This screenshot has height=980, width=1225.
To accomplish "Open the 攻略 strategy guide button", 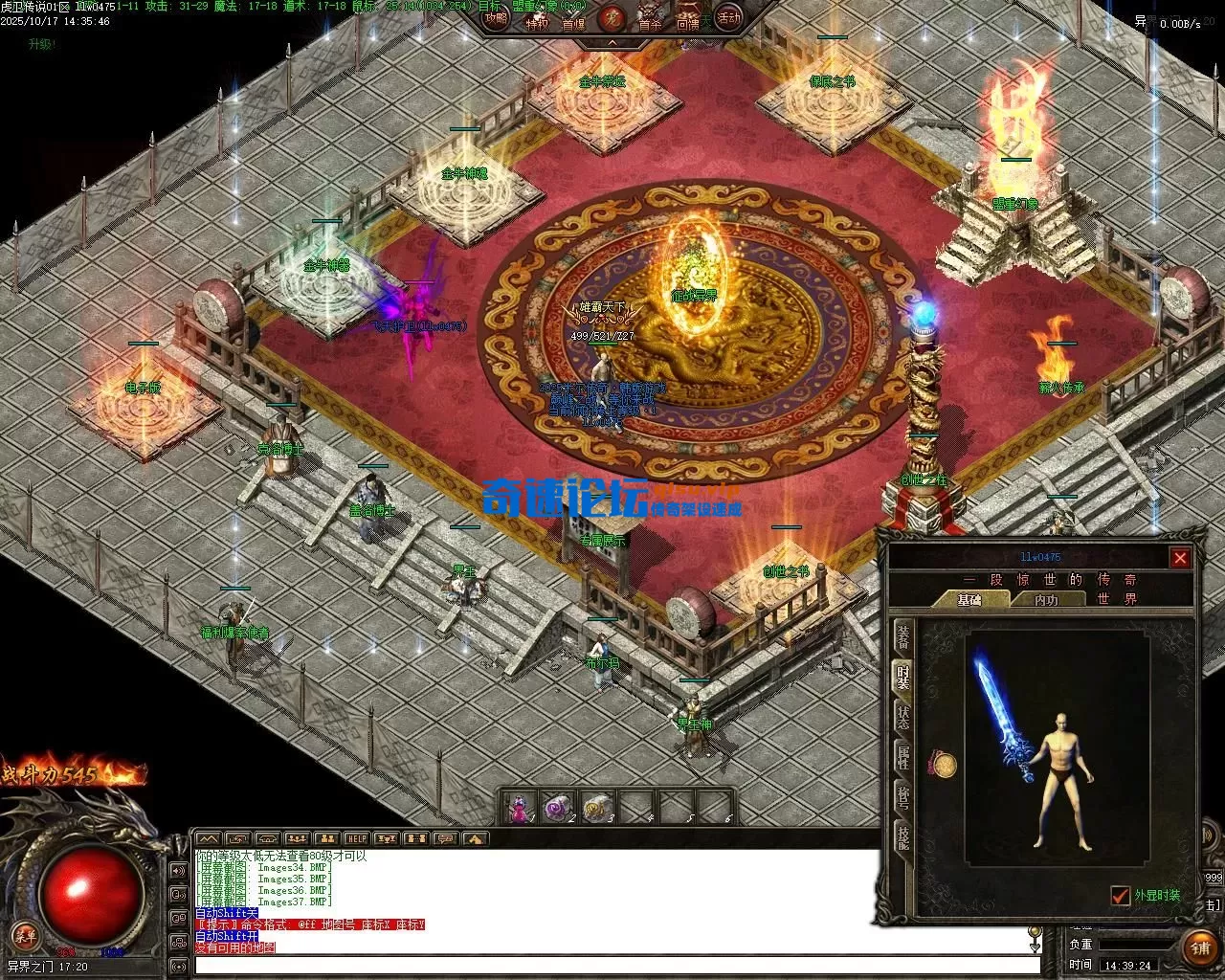I will (x=496, y=18).
